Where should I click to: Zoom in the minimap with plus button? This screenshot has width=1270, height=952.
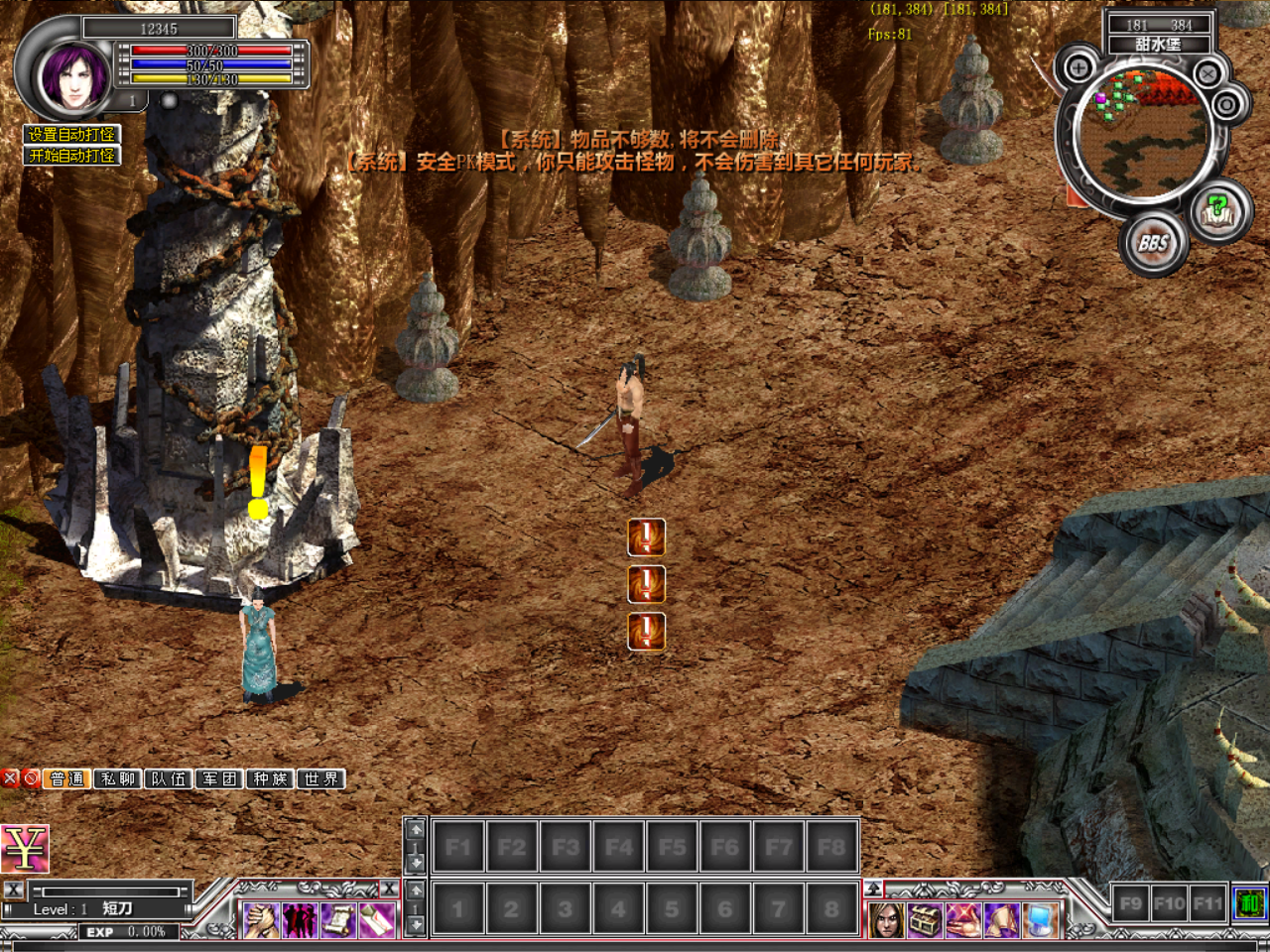pos(1079,68)
